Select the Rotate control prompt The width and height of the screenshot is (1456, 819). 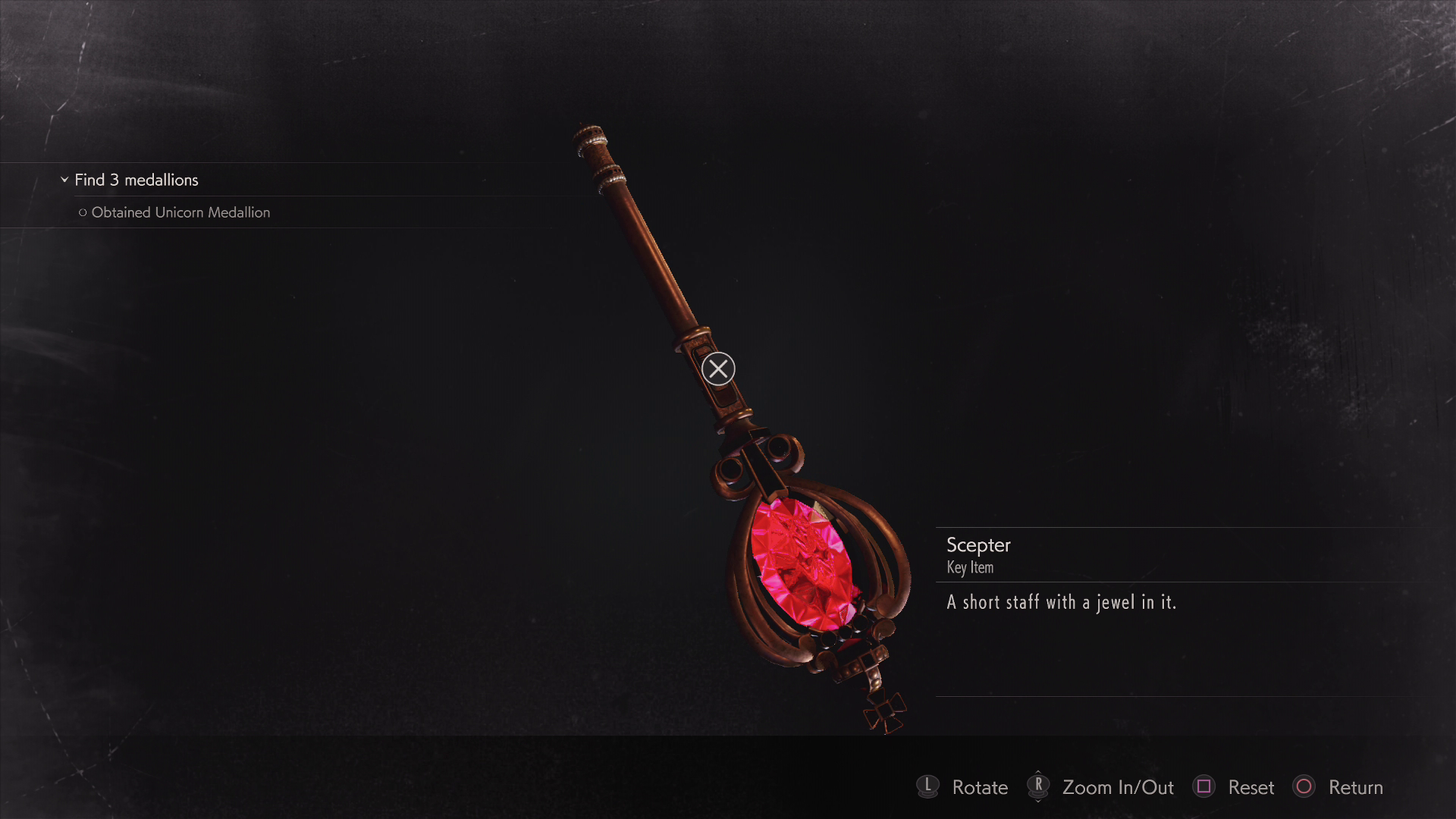click(x=980, y=788)
